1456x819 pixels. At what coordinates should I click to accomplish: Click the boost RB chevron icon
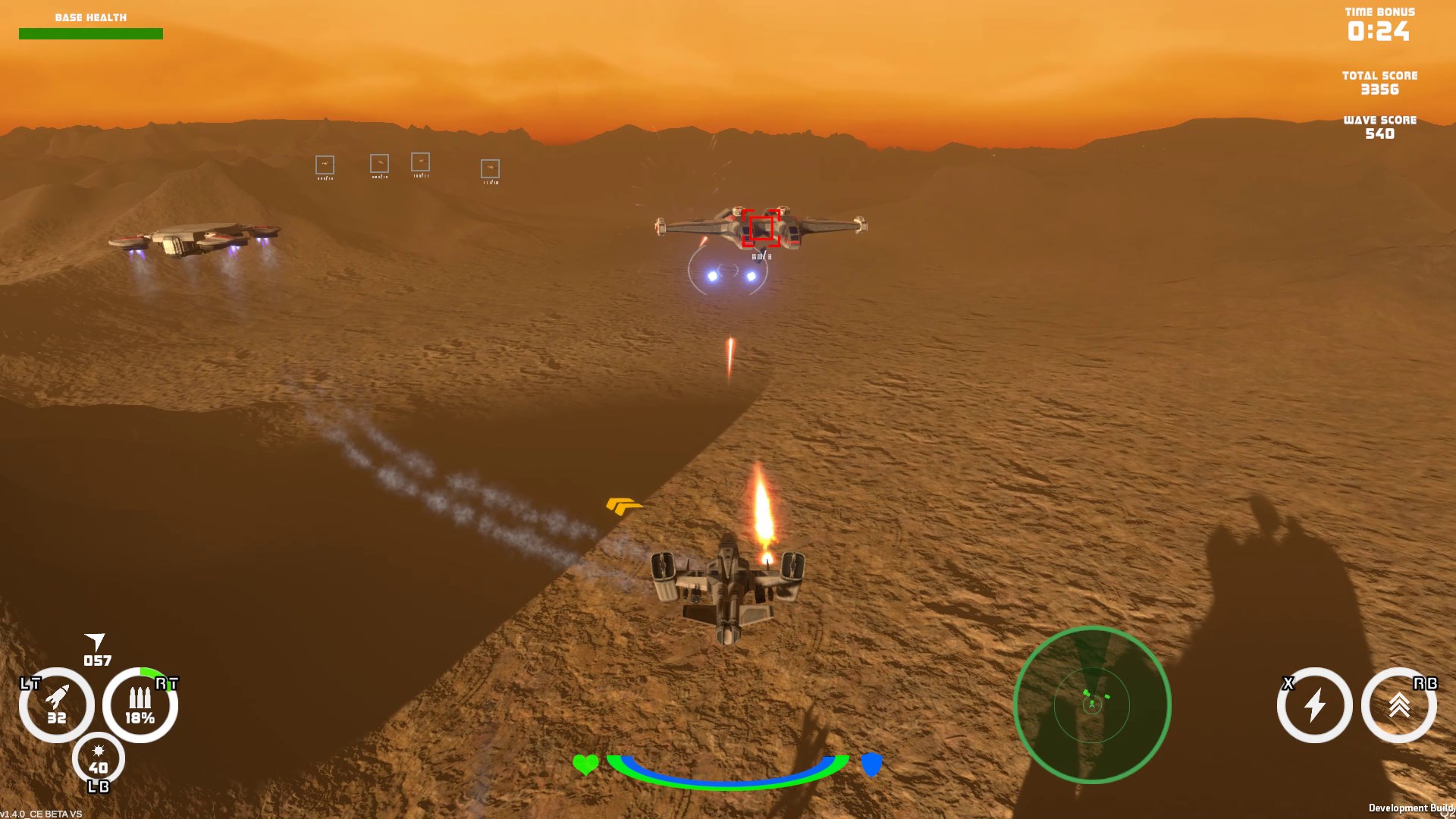pyautogui.click(x=1399, y=705)
